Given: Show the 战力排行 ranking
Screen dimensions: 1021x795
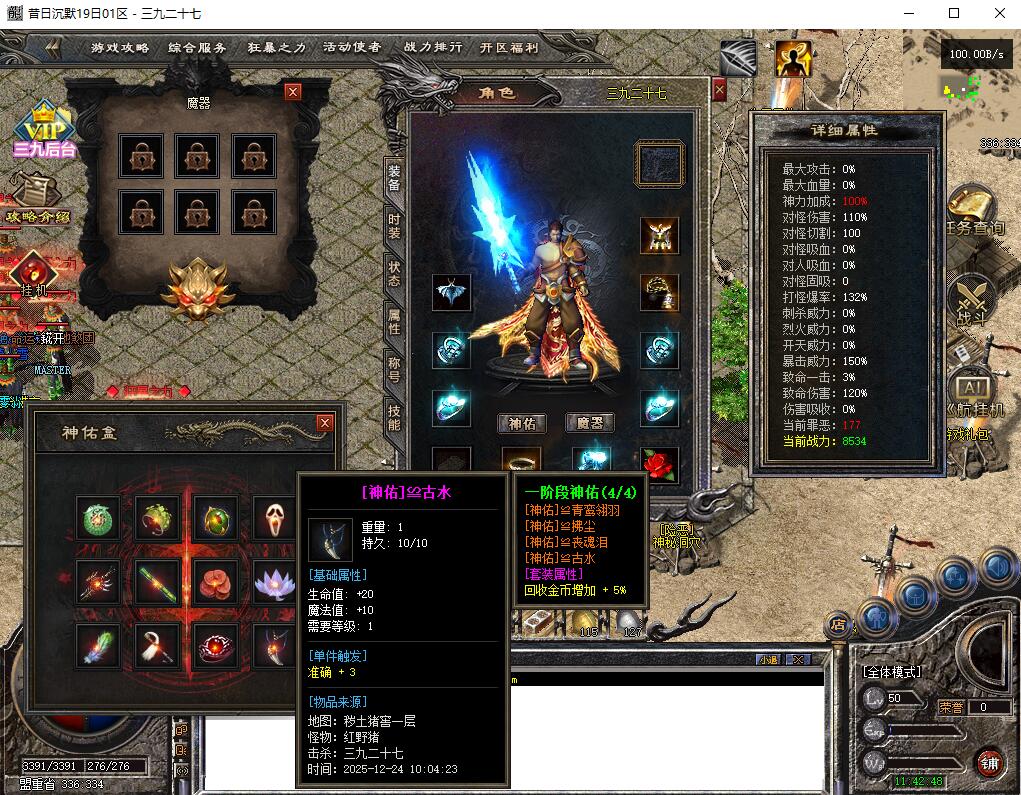Looking at the screenshot, I should 433,47.
